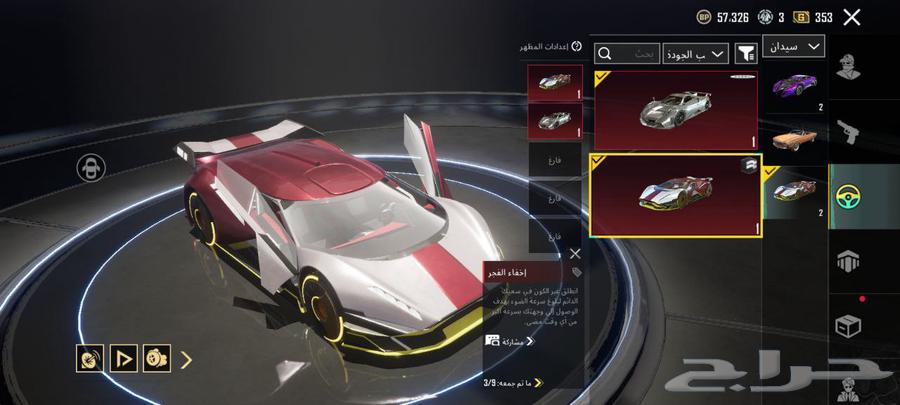Open the sedan vehicle type dropdown
The width and height of the screenshot is (900, 405).
(794, 46)
